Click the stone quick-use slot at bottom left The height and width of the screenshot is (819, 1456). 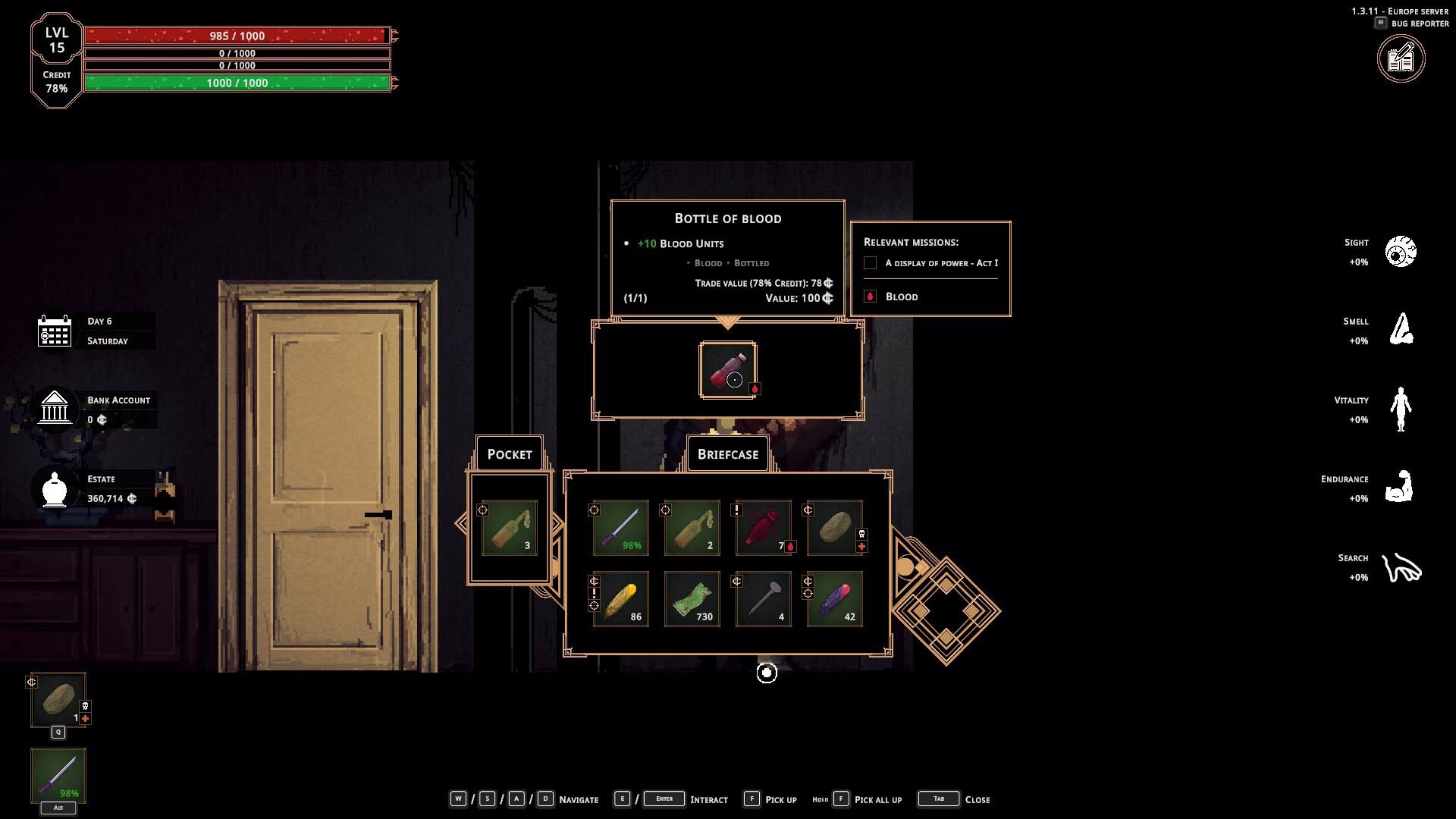click(x=58, y=700)
